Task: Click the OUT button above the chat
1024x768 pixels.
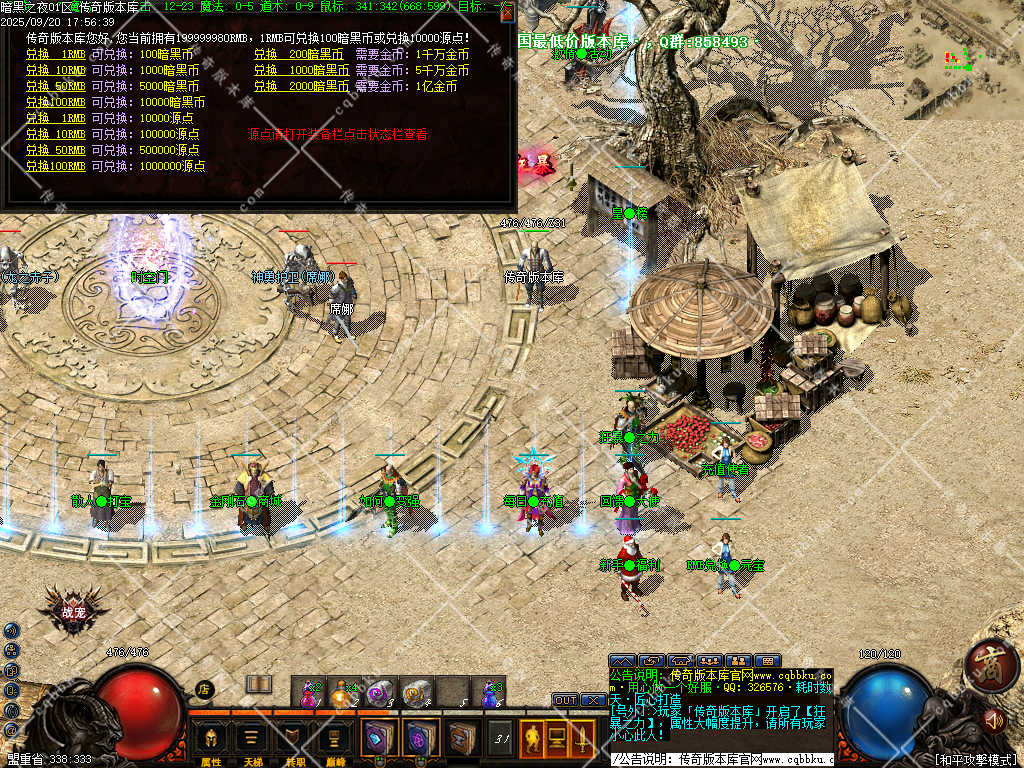Action: pyautogui.click(x=565, y=700)
